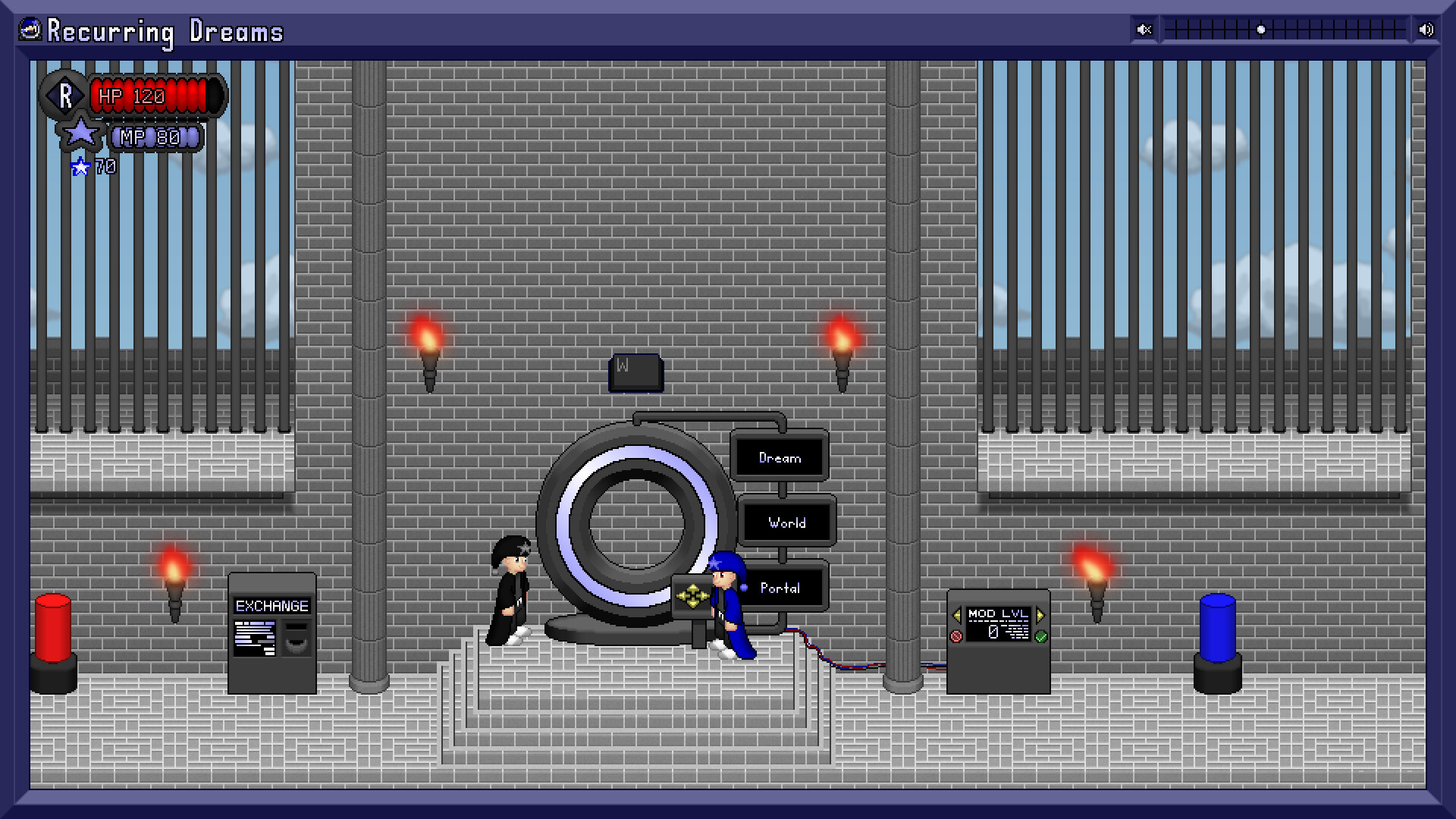Screen dimensions: 1456x819
Task: Open the W sign above the portal
Action: click(x=635, y=372)
